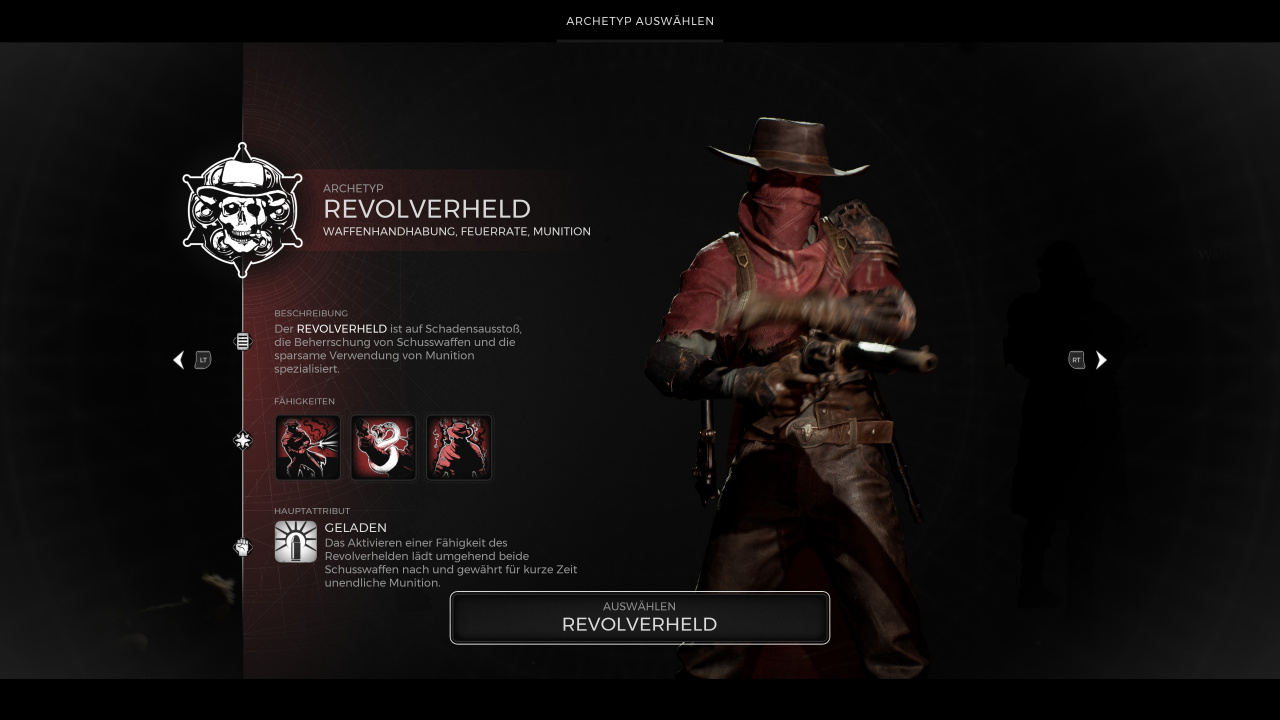The height and width of the screenshot is (720, 1280).
Task: Choose the coiled snake ability icon
Action: click(383, 448)
